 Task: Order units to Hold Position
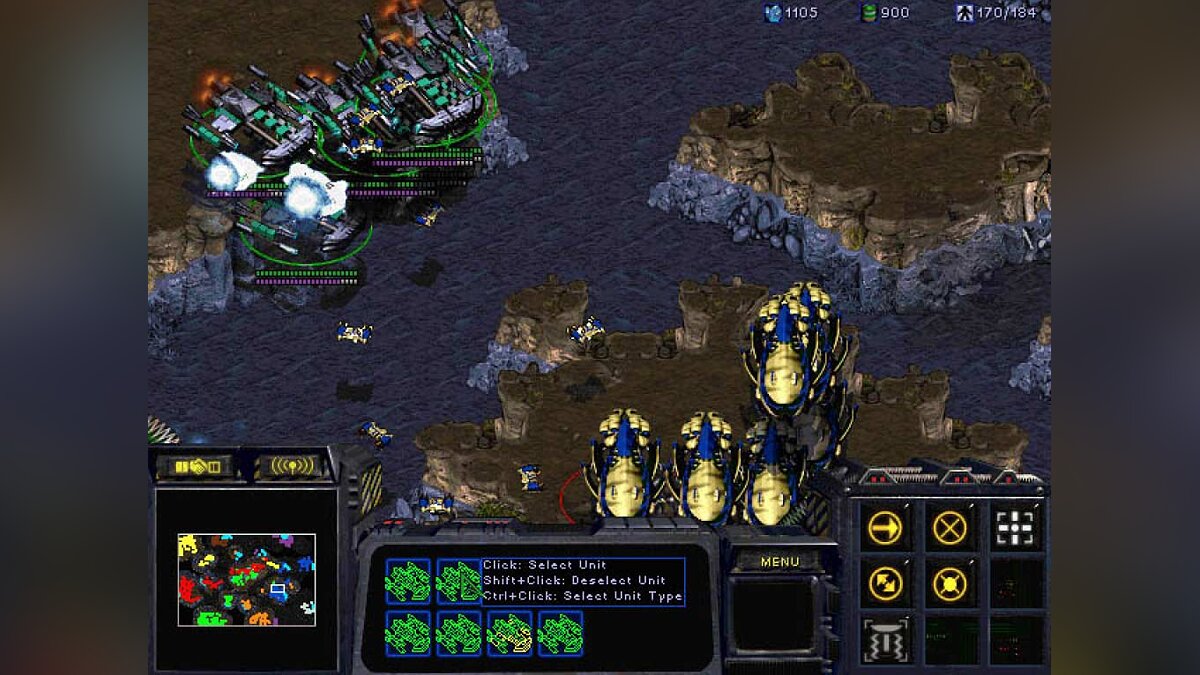click(x=949, y=583)
